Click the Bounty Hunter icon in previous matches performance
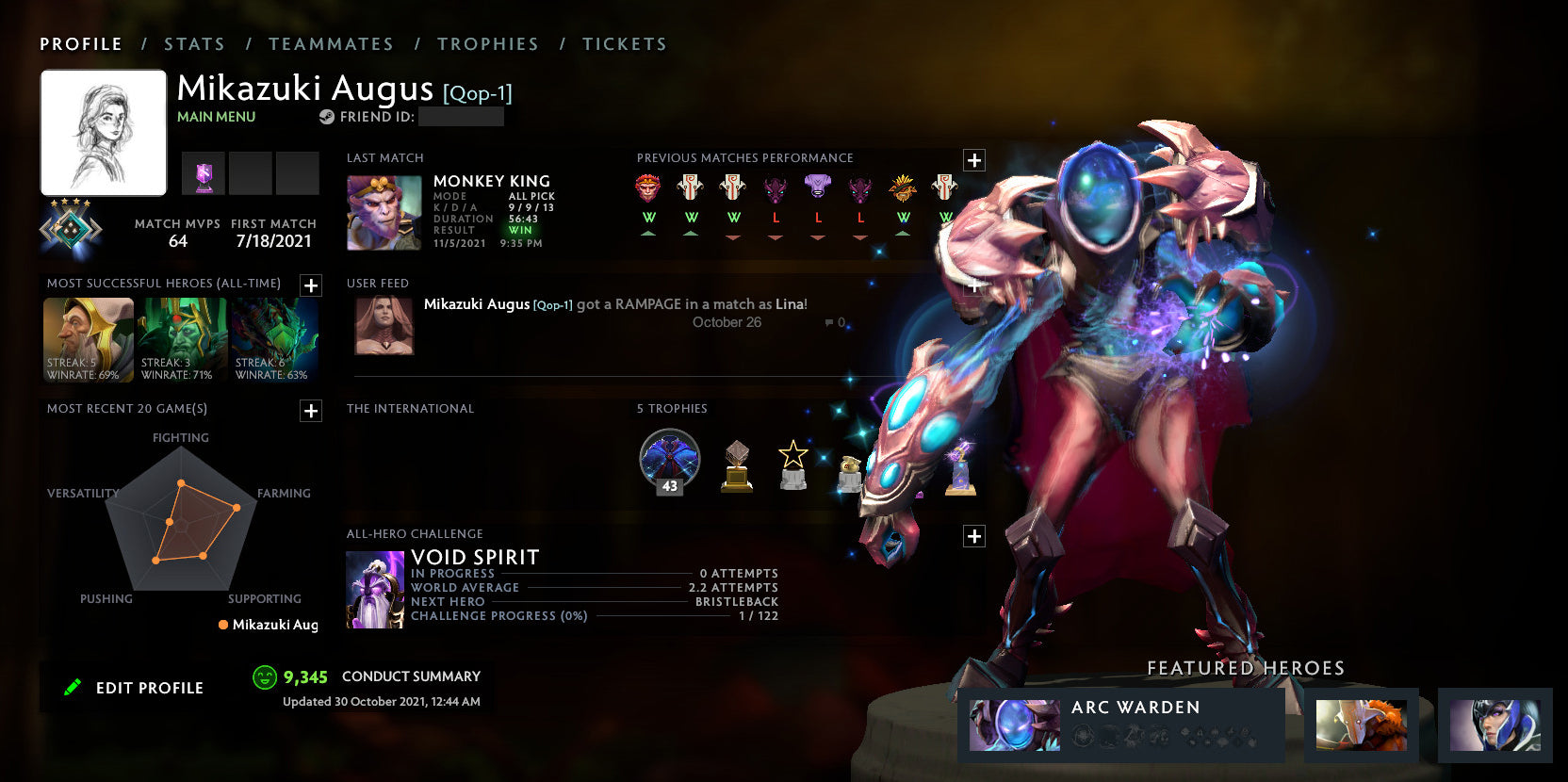 [901, 187]
